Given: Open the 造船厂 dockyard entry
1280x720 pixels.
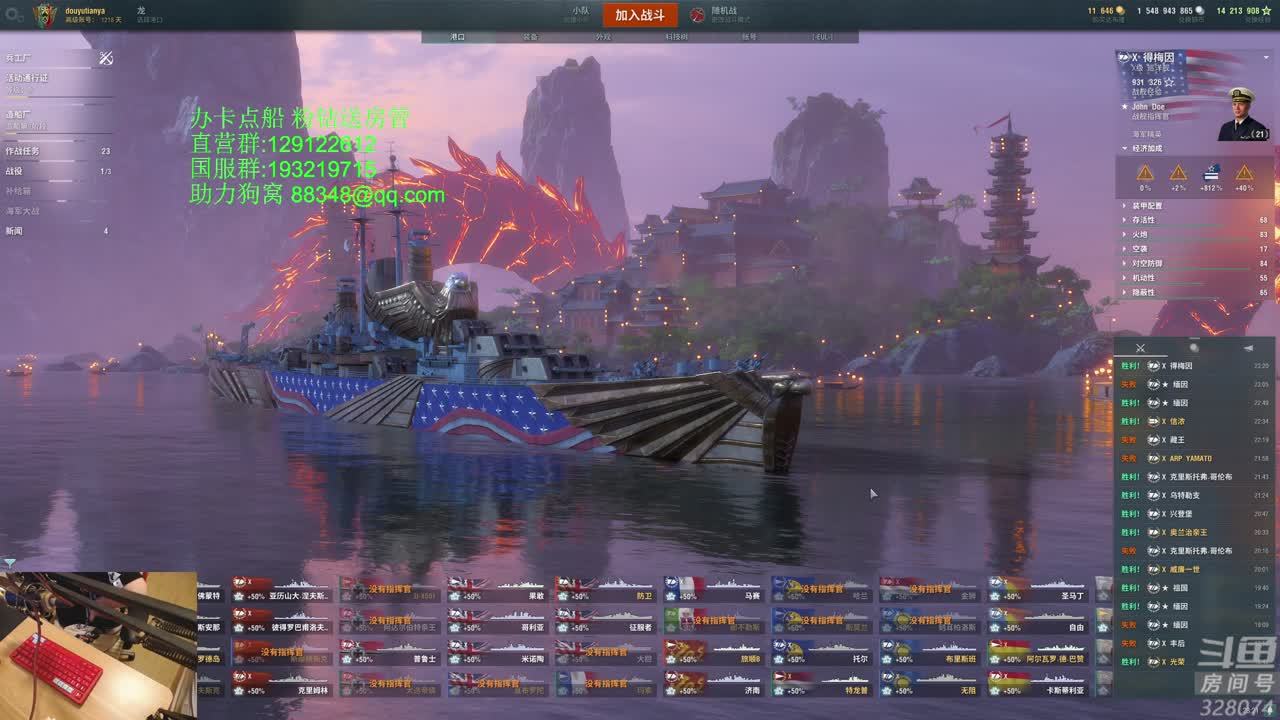Looking at the screenshot, I should [x=18, y=114].
